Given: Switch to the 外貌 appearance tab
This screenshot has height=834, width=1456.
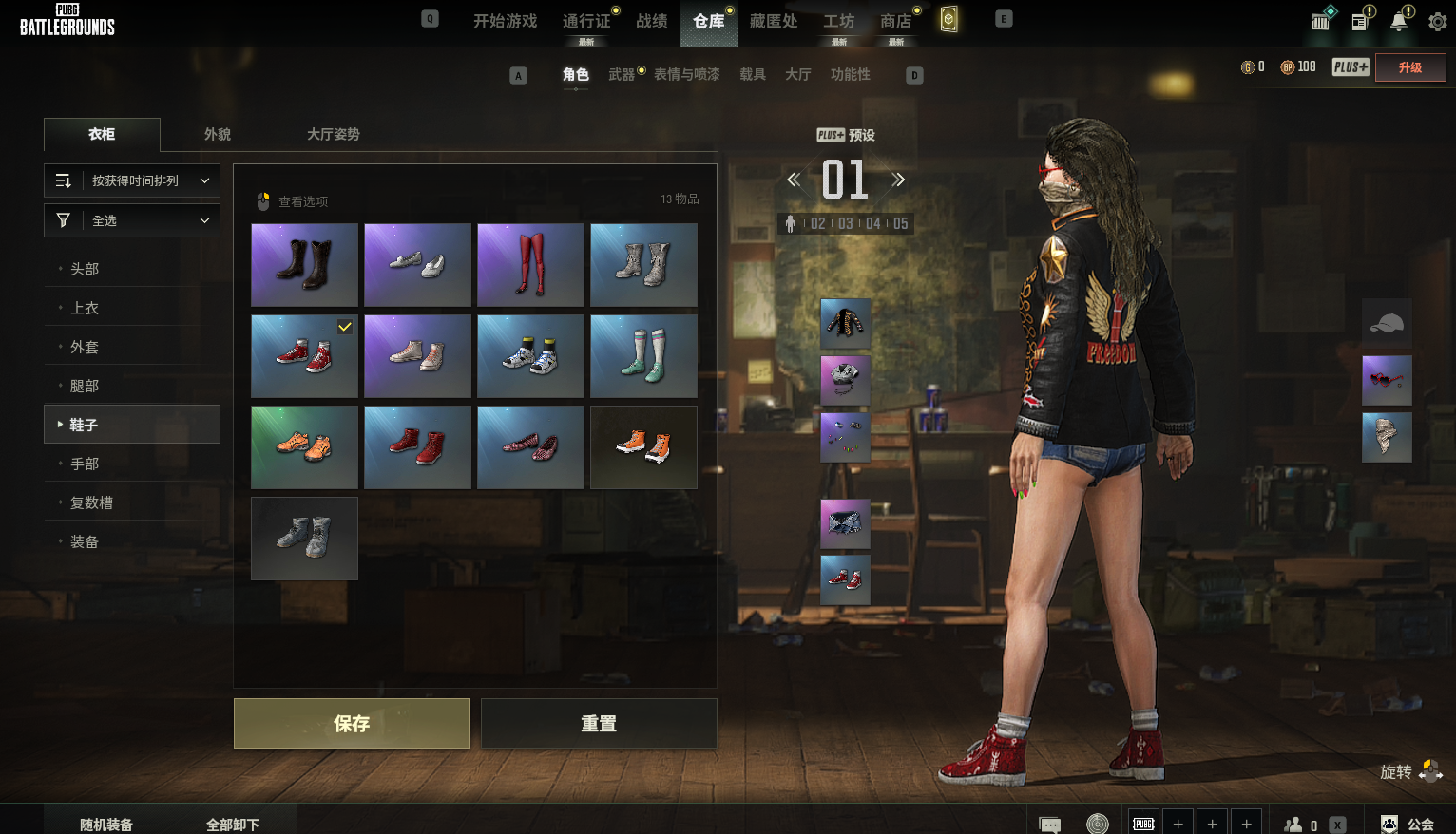Looking at the screenshot, I should coord(218,135).
